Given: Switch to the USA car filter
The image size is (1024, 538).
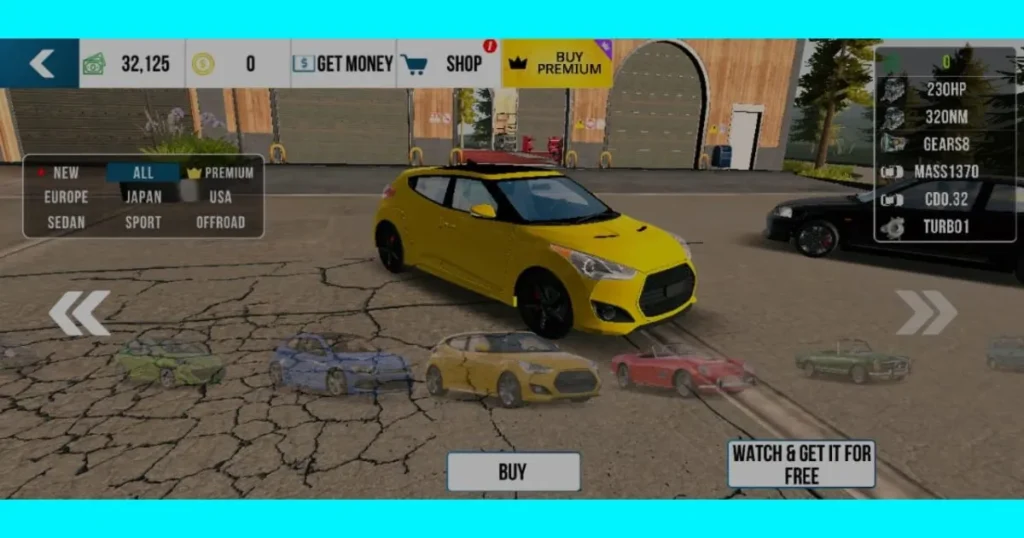Looking at the screenshot, I should (x=221, y=197).
